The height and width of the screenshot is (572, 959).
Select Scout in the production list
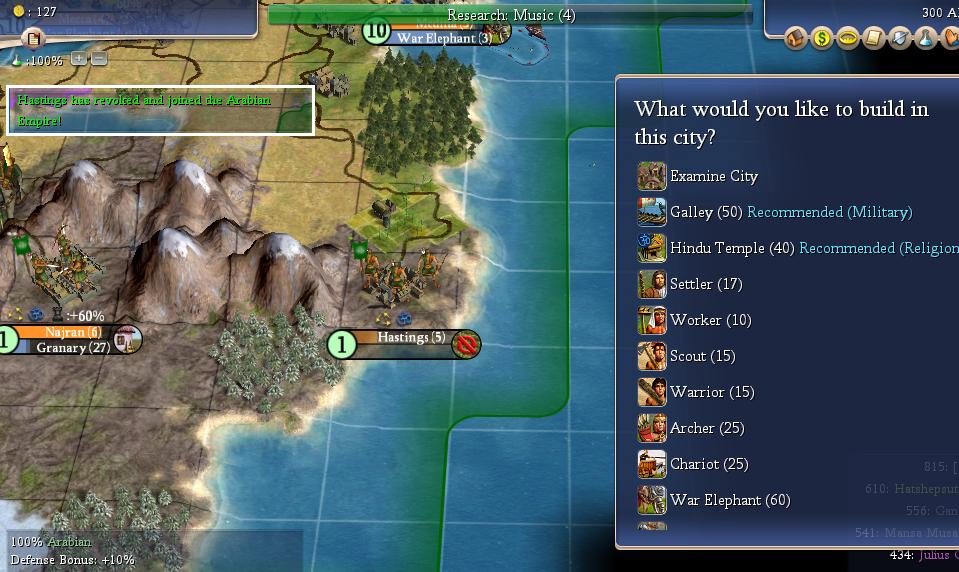pyautogui.click(x=701, y=356)
